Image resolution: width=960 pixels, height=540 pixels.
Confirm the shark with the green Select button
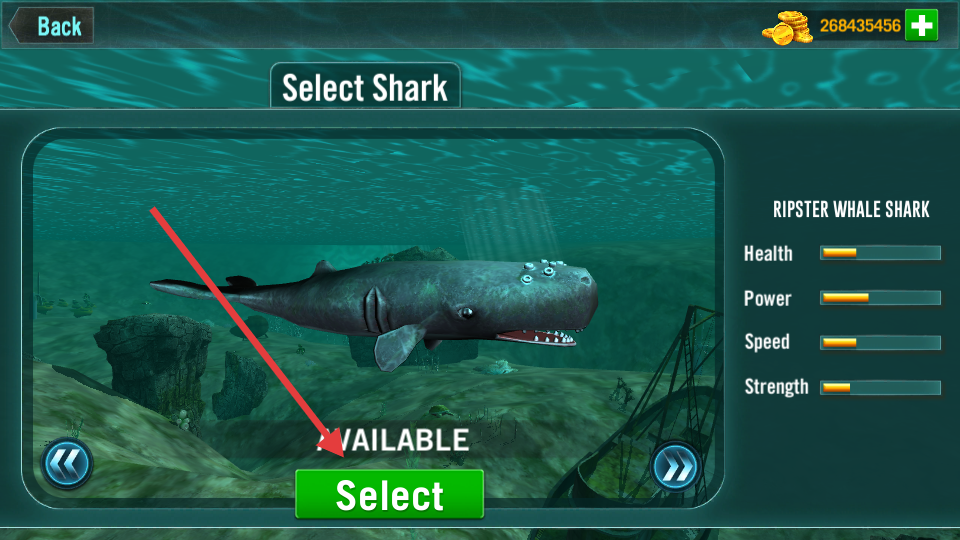tap(389, 495)
